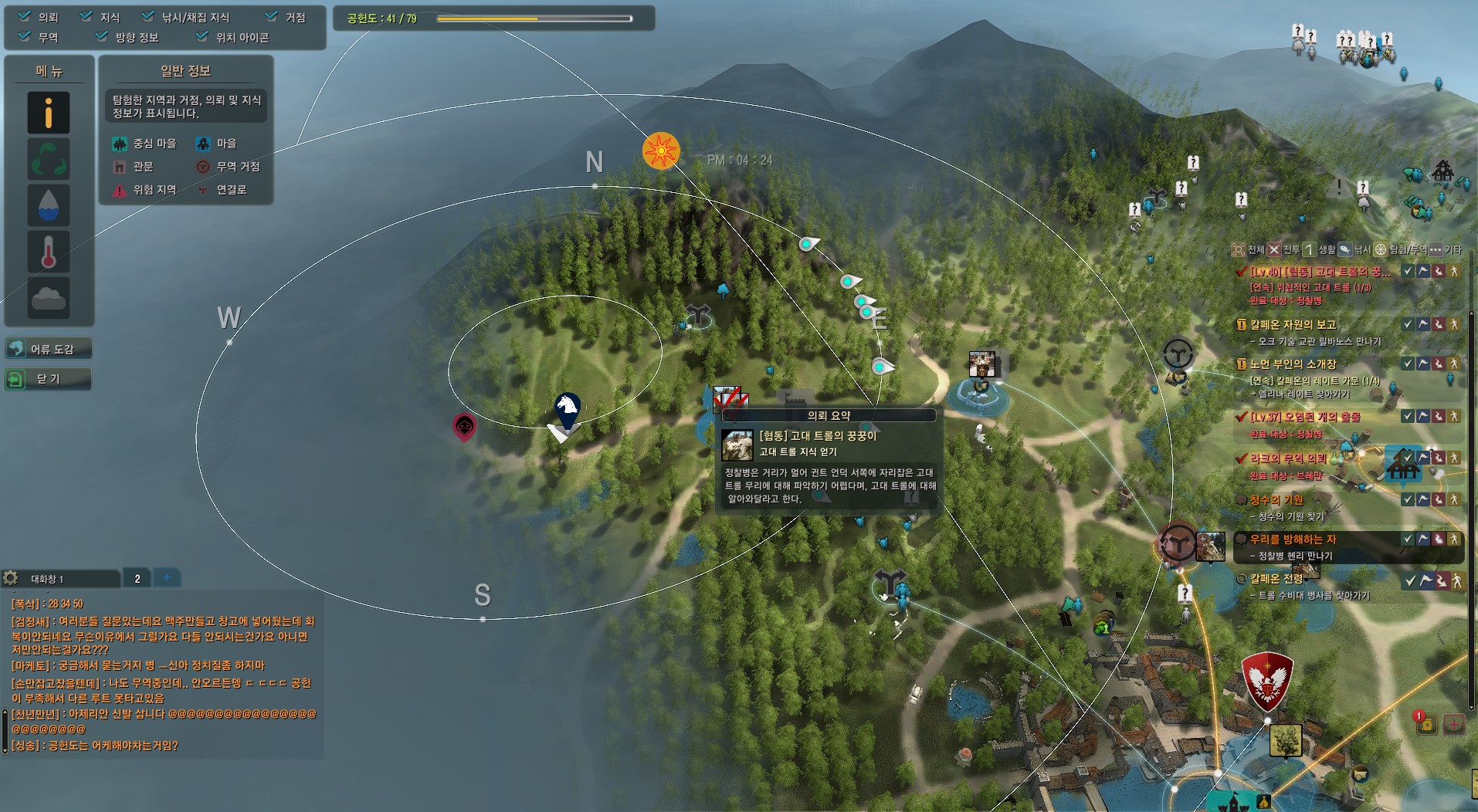Image resolution: width=1478 pixels, height=812 pixels.
Task: Switch to chat tab 2
Action: coord(137,578)
